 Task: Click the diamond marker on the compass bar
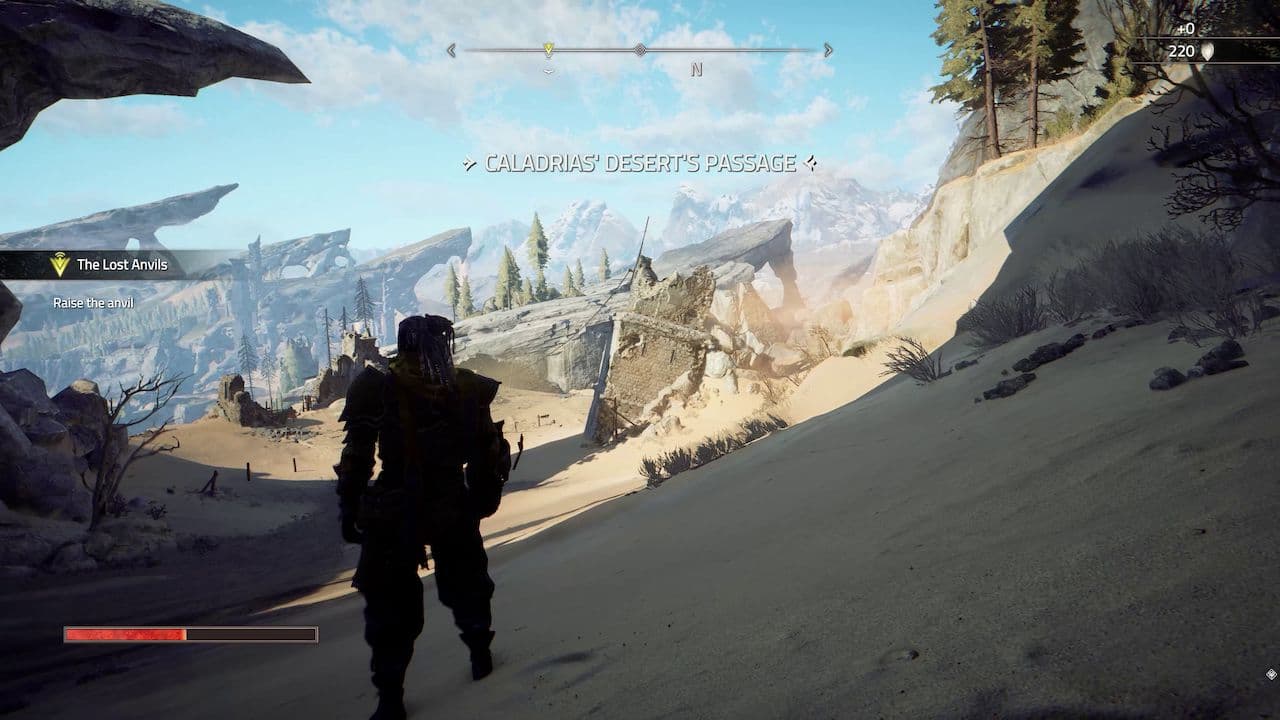pyautogui.click(x=640, y=49)
